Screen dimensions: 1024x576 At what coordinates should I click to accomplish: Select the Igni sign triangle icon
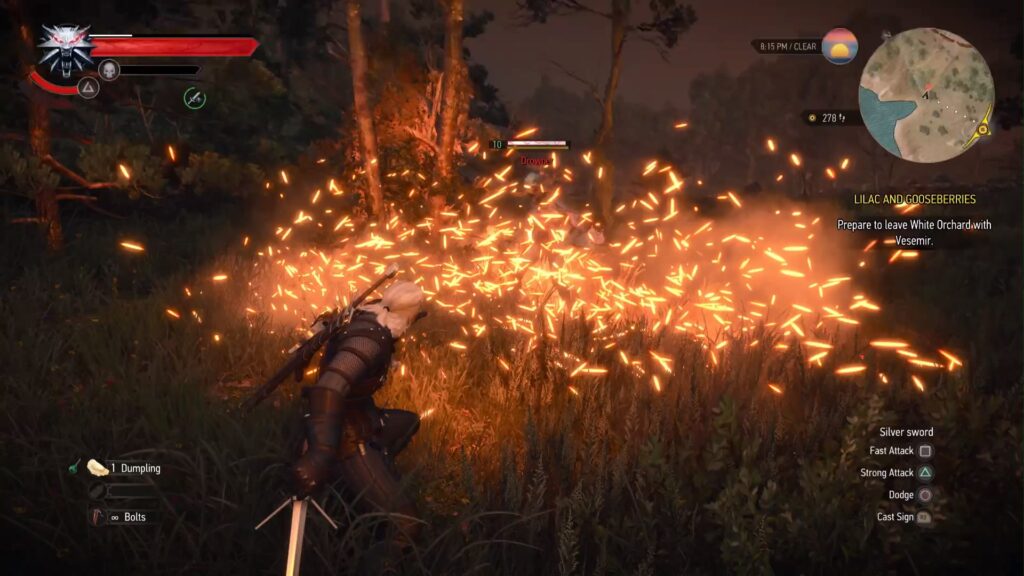point(88,88)
